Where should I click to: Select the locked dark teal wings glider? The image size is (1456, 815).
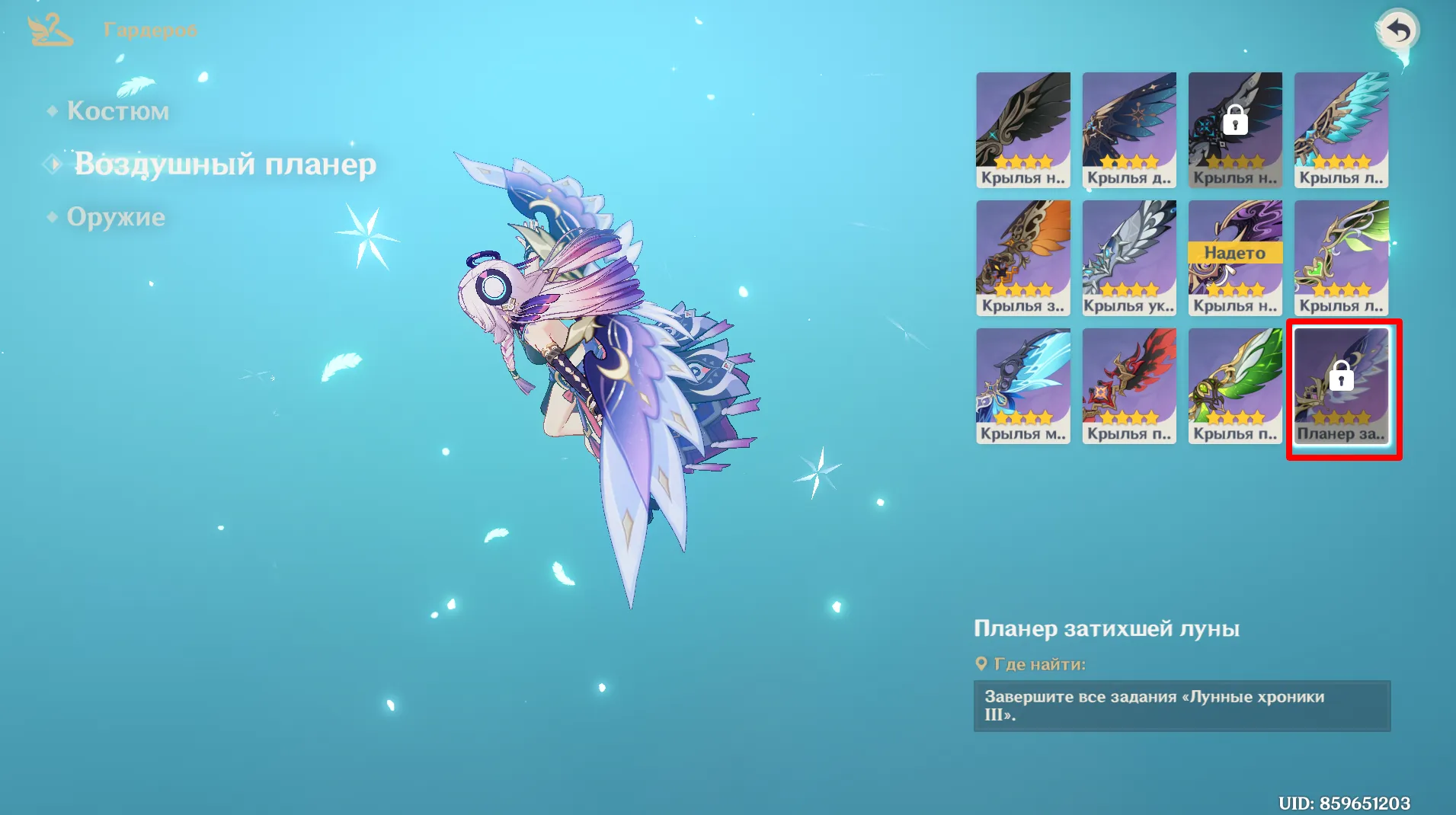click(1235, 129)
